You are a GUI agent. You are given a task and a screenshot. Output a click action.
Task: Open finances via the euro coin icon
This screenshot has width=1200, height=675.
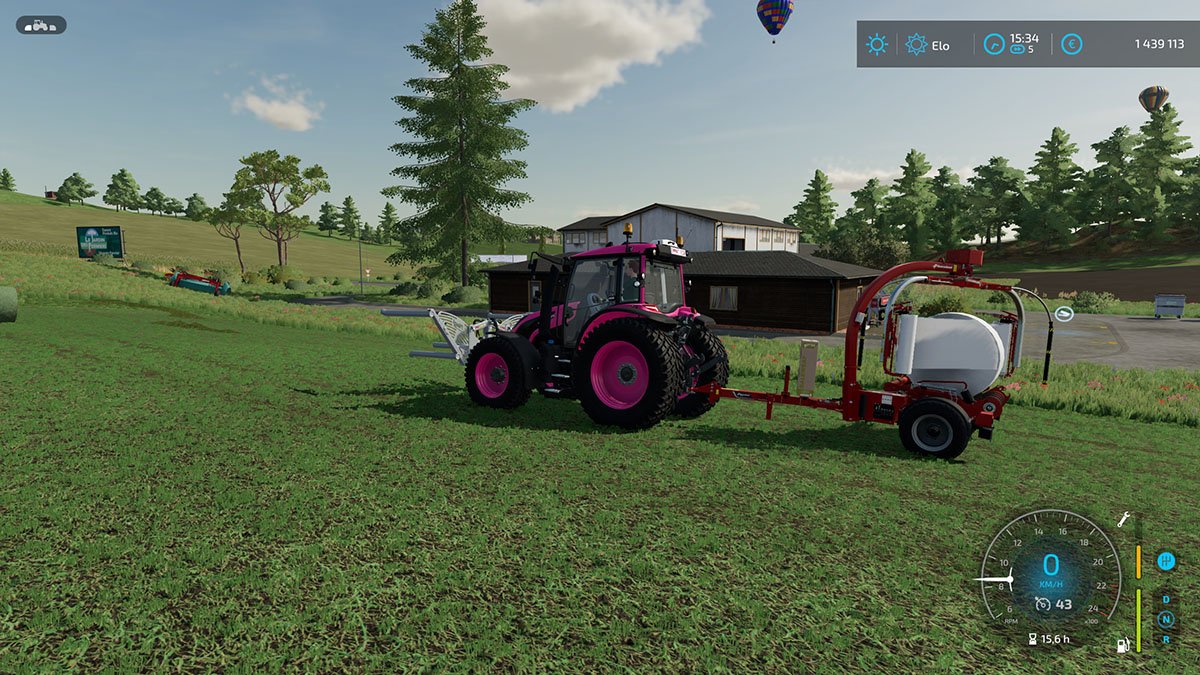point(1071,44)
